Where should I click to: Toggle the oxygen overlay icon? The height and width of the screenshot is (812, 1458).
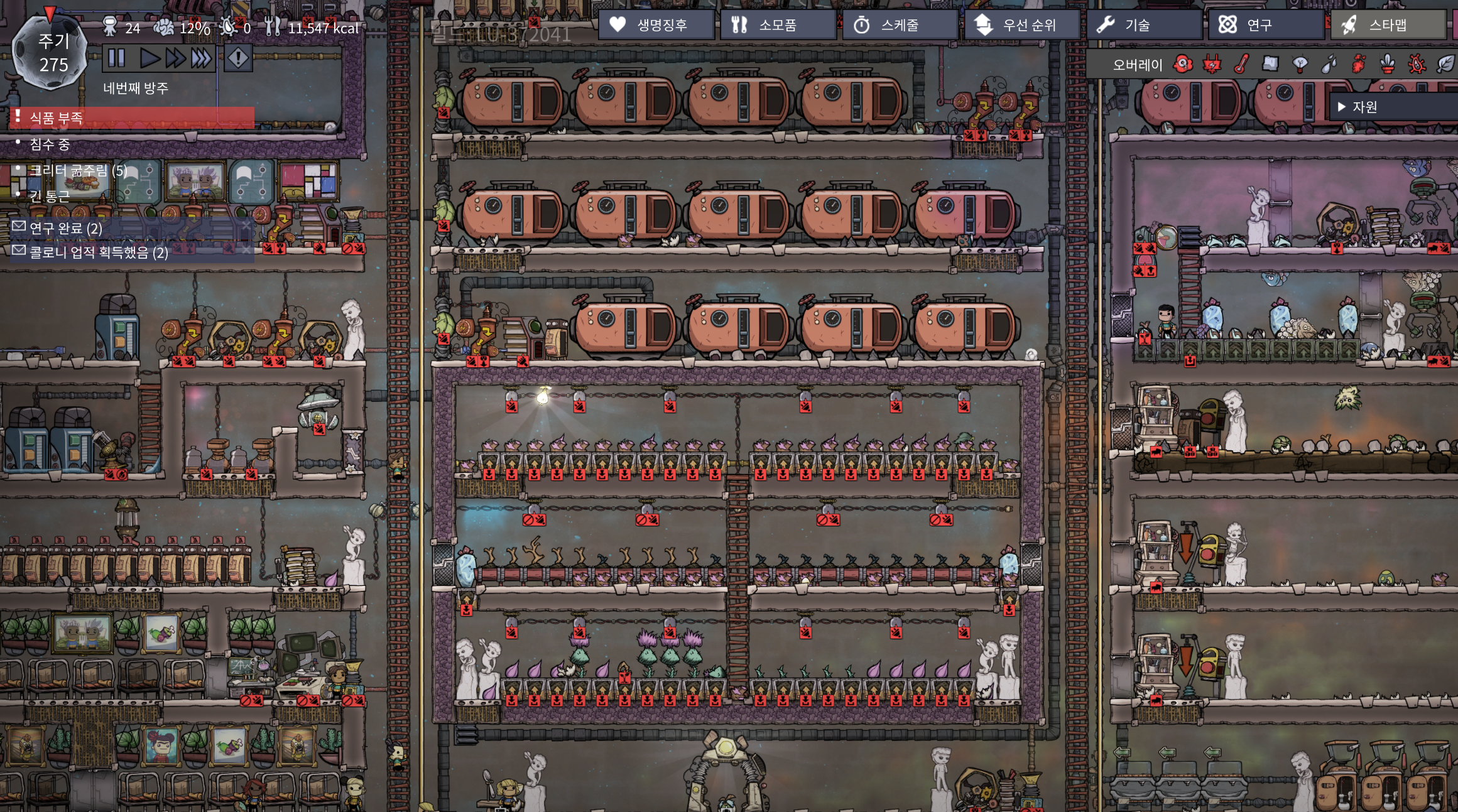(x=1183, y=64)
